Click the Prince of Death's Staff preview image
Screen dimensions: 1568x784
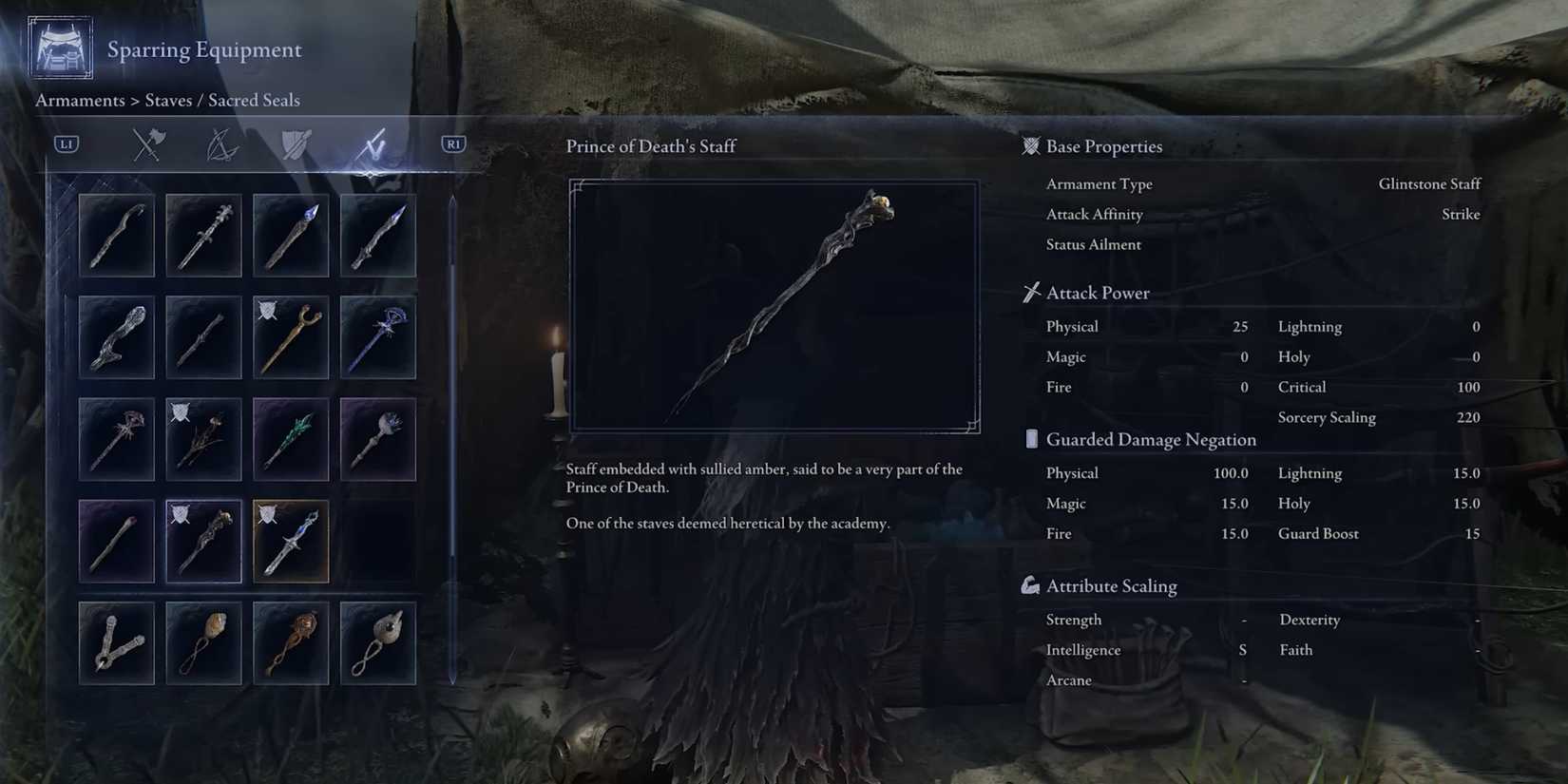pos(773,304)
